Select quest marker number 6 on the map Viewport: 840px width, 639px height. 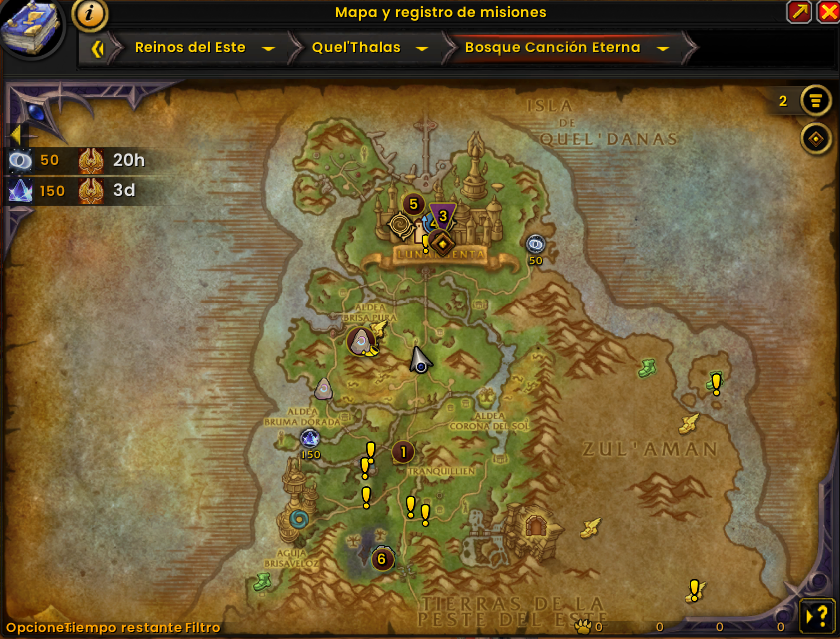point(381,559)
